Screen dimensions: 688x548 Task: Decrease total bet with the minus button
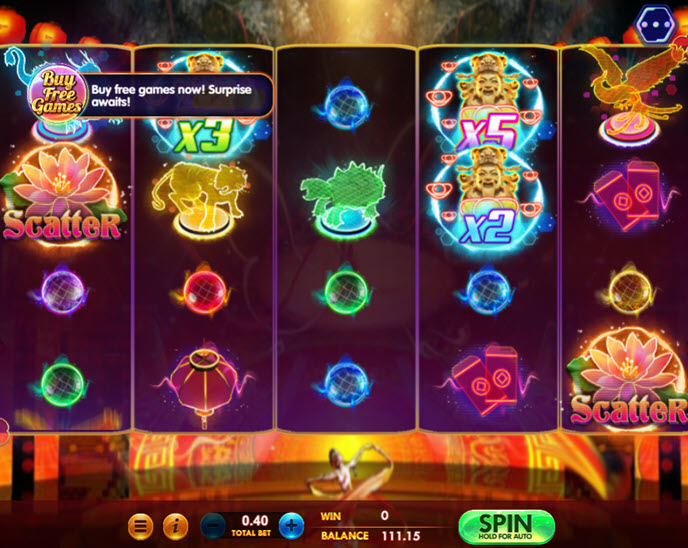click(212, 525)
